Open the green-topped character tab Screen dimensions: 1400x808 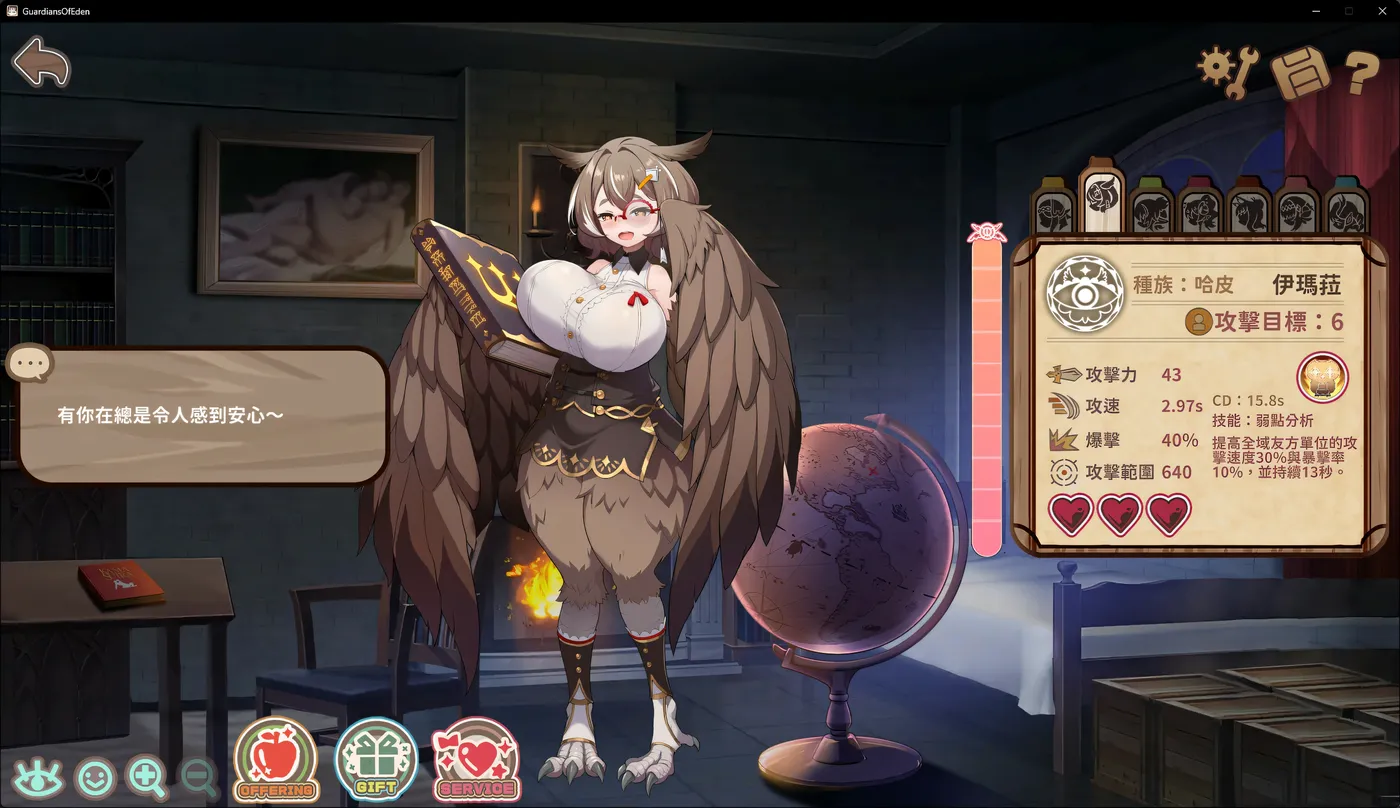(x=1150, y=205)
